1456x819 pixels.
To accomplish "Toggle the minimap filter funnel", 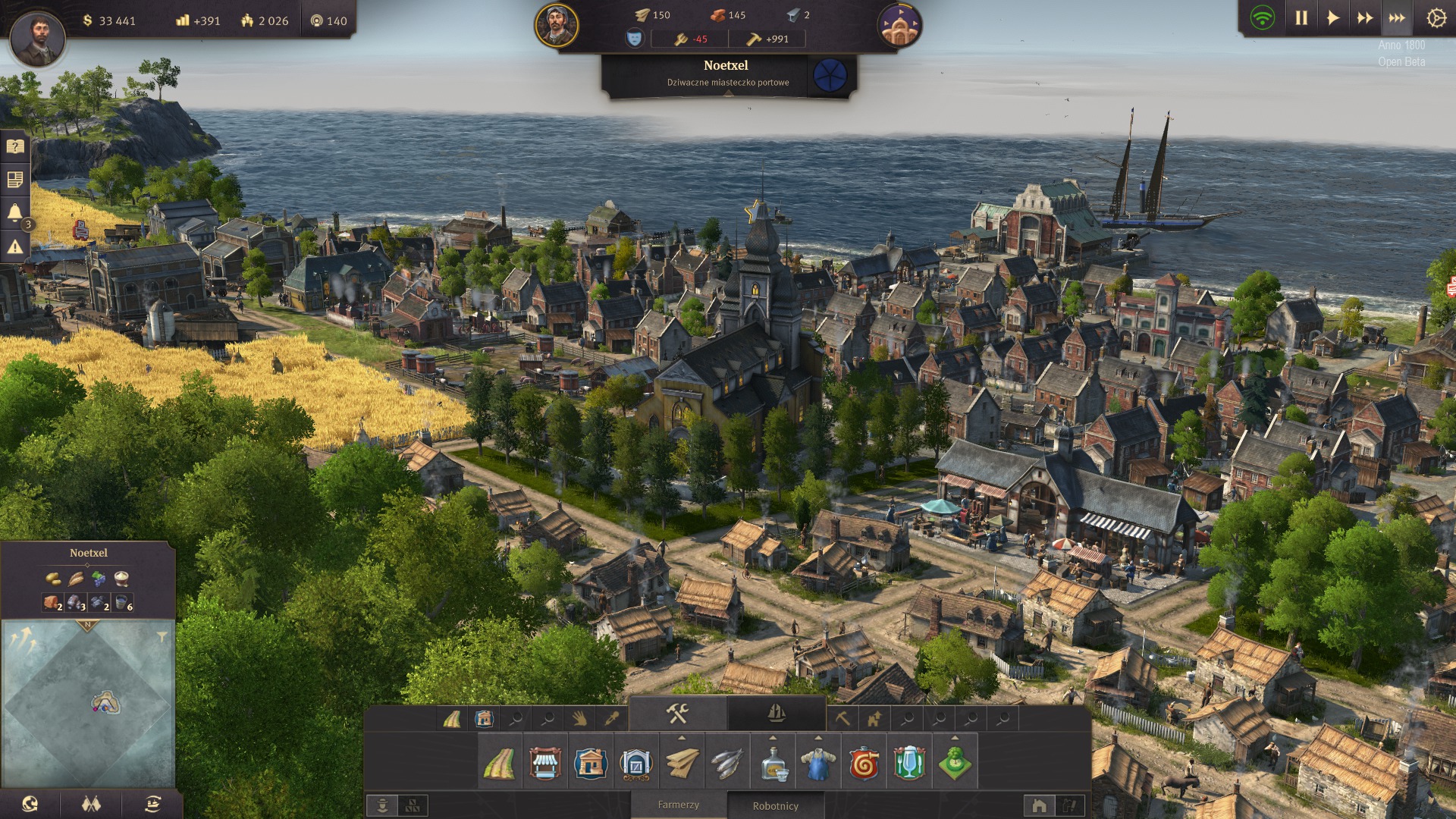I will click(x=162, y=637).
